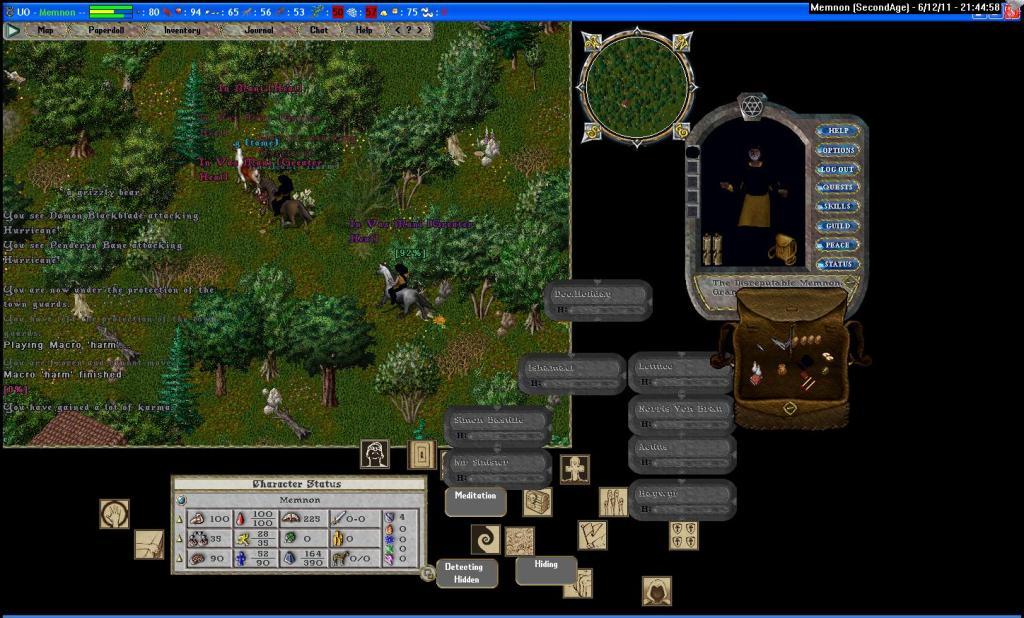Image resolution: width=1024 pixels, height=618 pixels.
Task: Open the Quests button on the paperdoll
Action: 838,188
